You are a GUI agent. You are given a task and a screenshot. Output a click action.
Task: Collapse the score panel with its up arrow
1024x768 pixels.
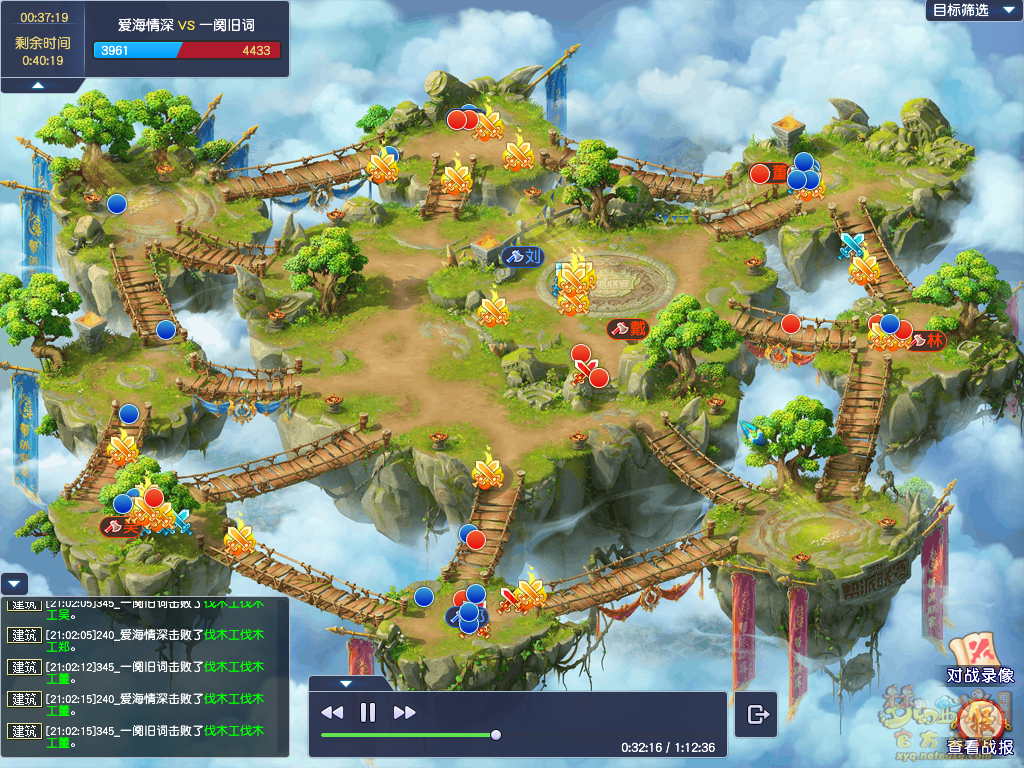point(37,86)
